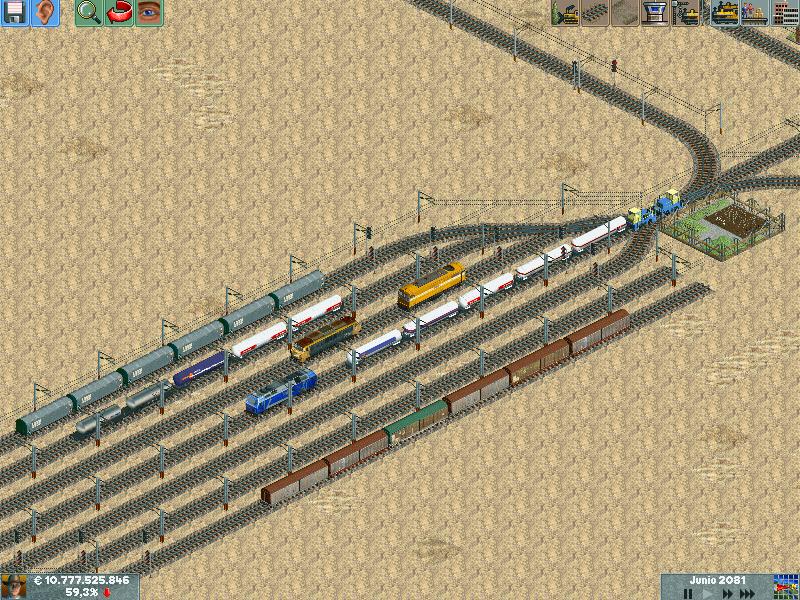Open the colorful minimap icon
This screenshot has height=600, width=800.
pos(786,586)
